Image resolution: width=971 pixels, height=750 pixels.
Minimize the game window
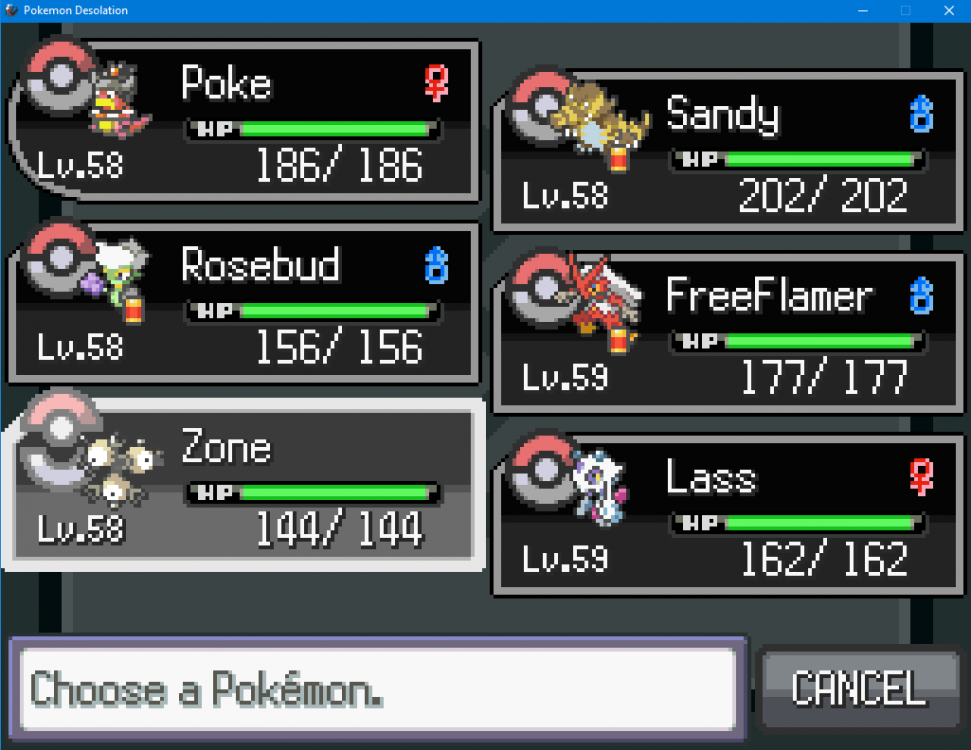[860, 10]
